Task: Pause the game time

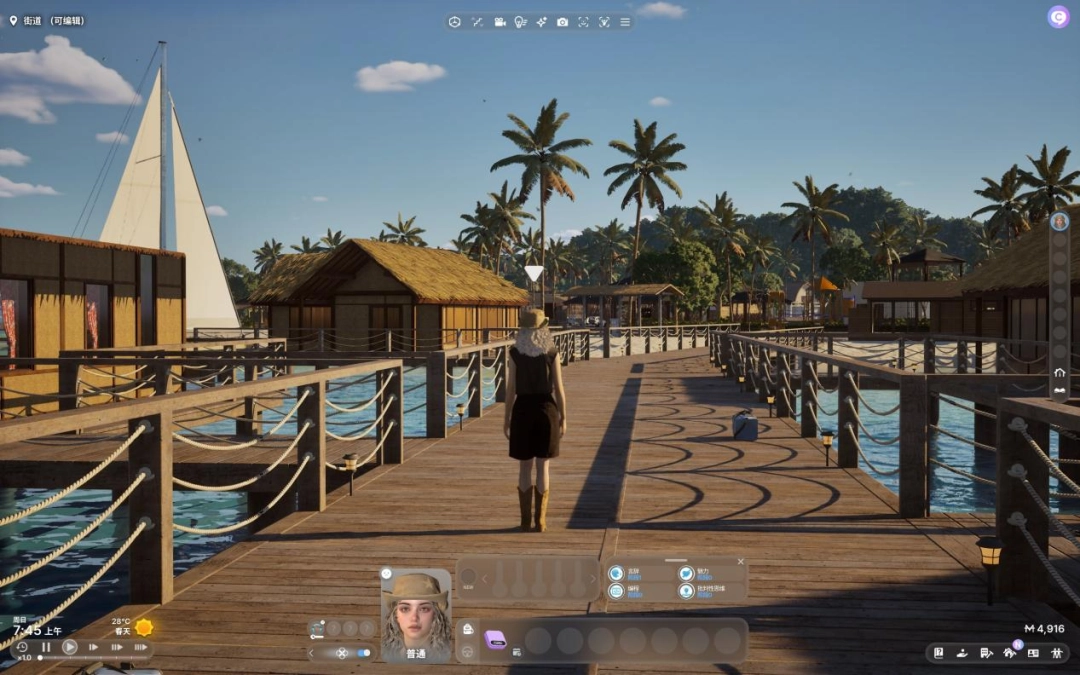Action: click(46, 647)
